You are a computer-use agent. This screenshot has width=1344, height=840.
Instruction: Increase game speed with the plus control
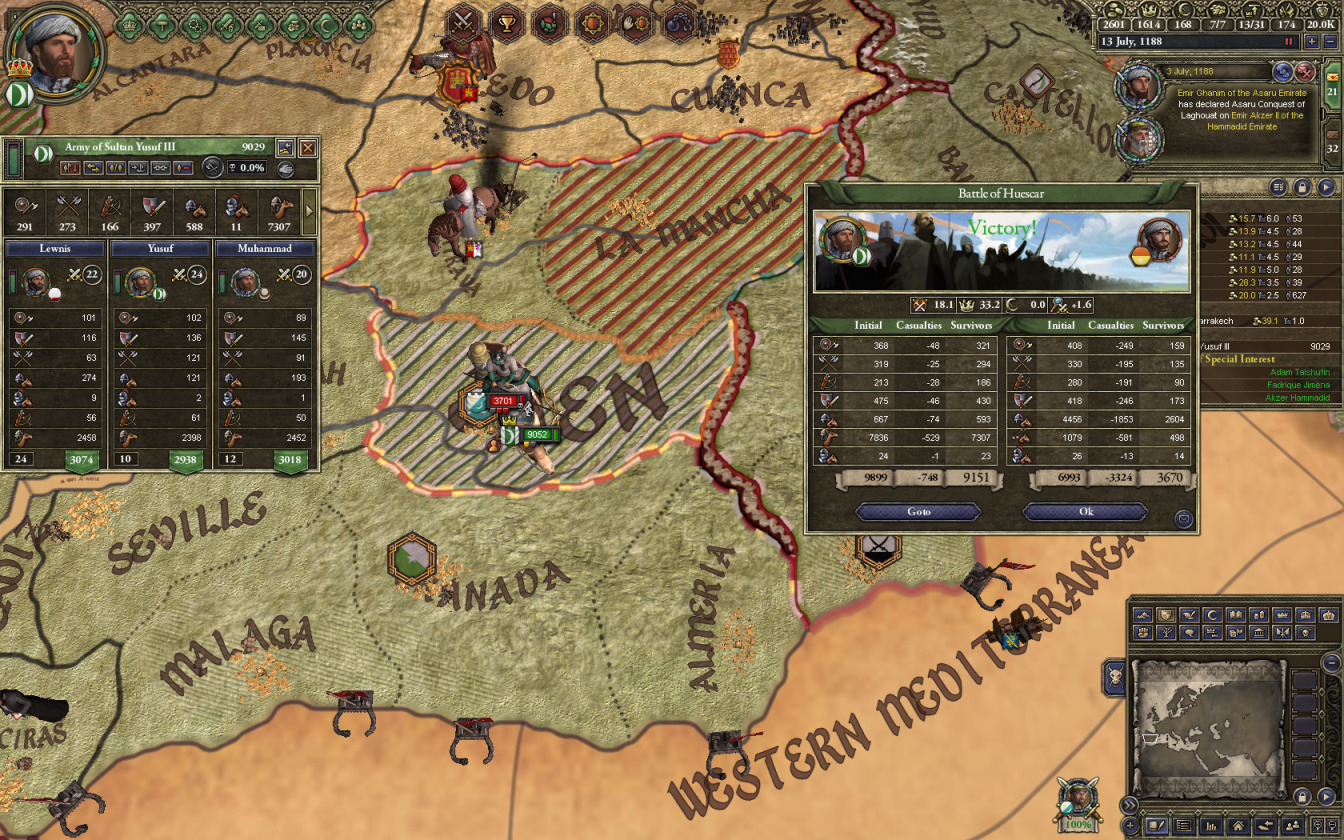click(1312, 41)
